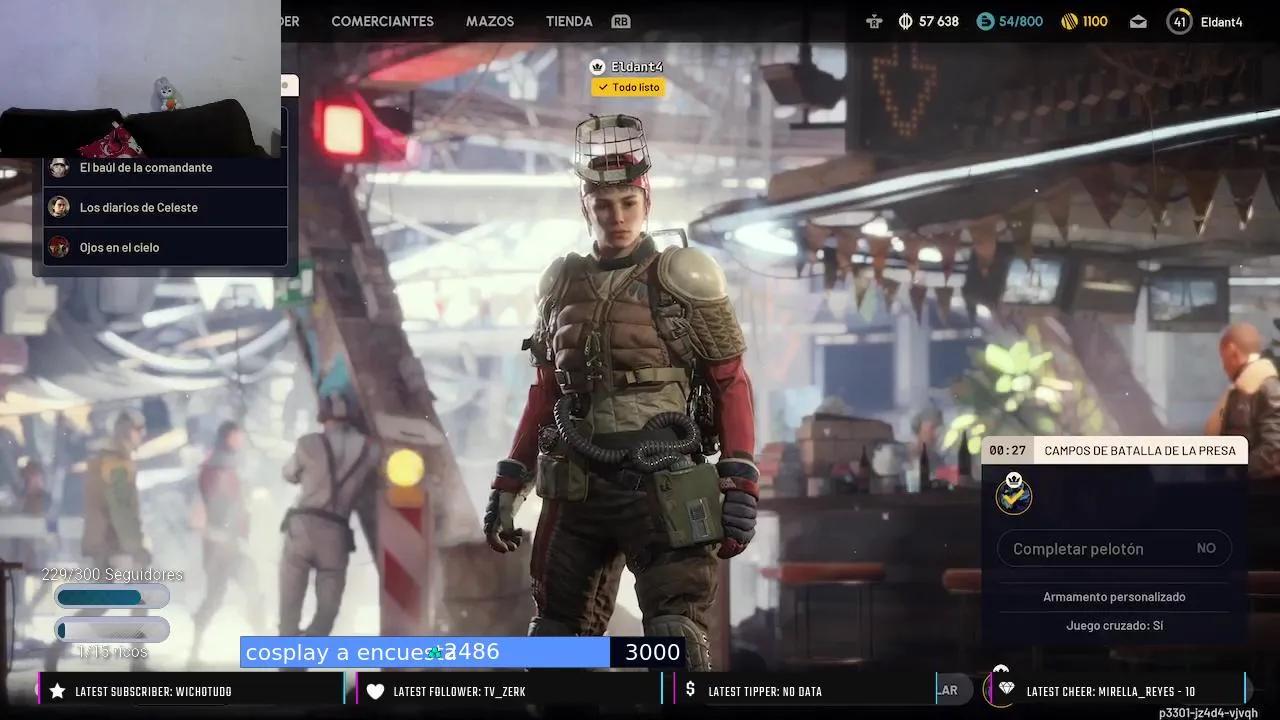Open the mail envelope icon

click(x=1138, y=20)
